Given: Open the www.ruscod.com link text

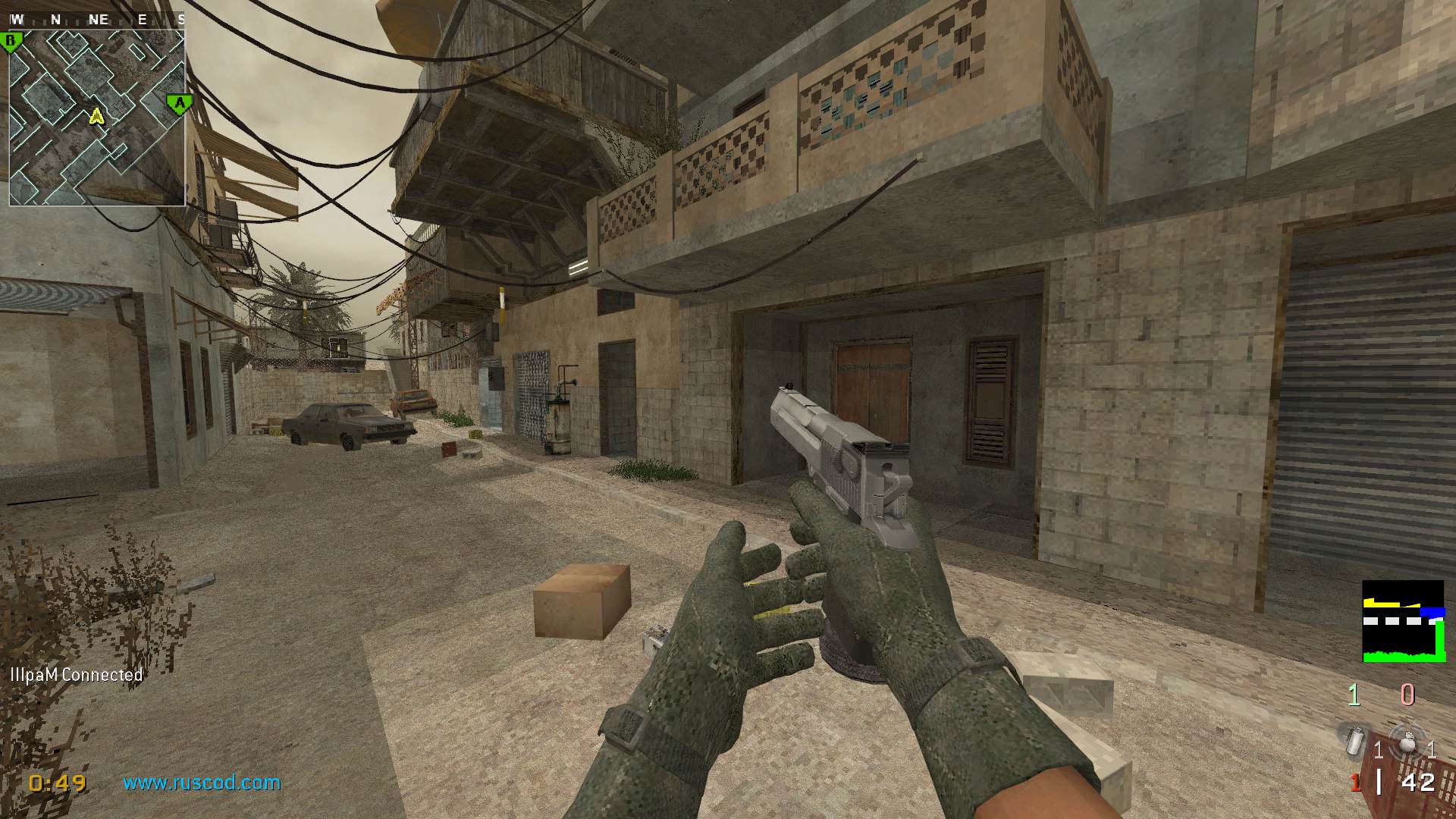Looking at the screenshot, I should [x=202, y=783].
